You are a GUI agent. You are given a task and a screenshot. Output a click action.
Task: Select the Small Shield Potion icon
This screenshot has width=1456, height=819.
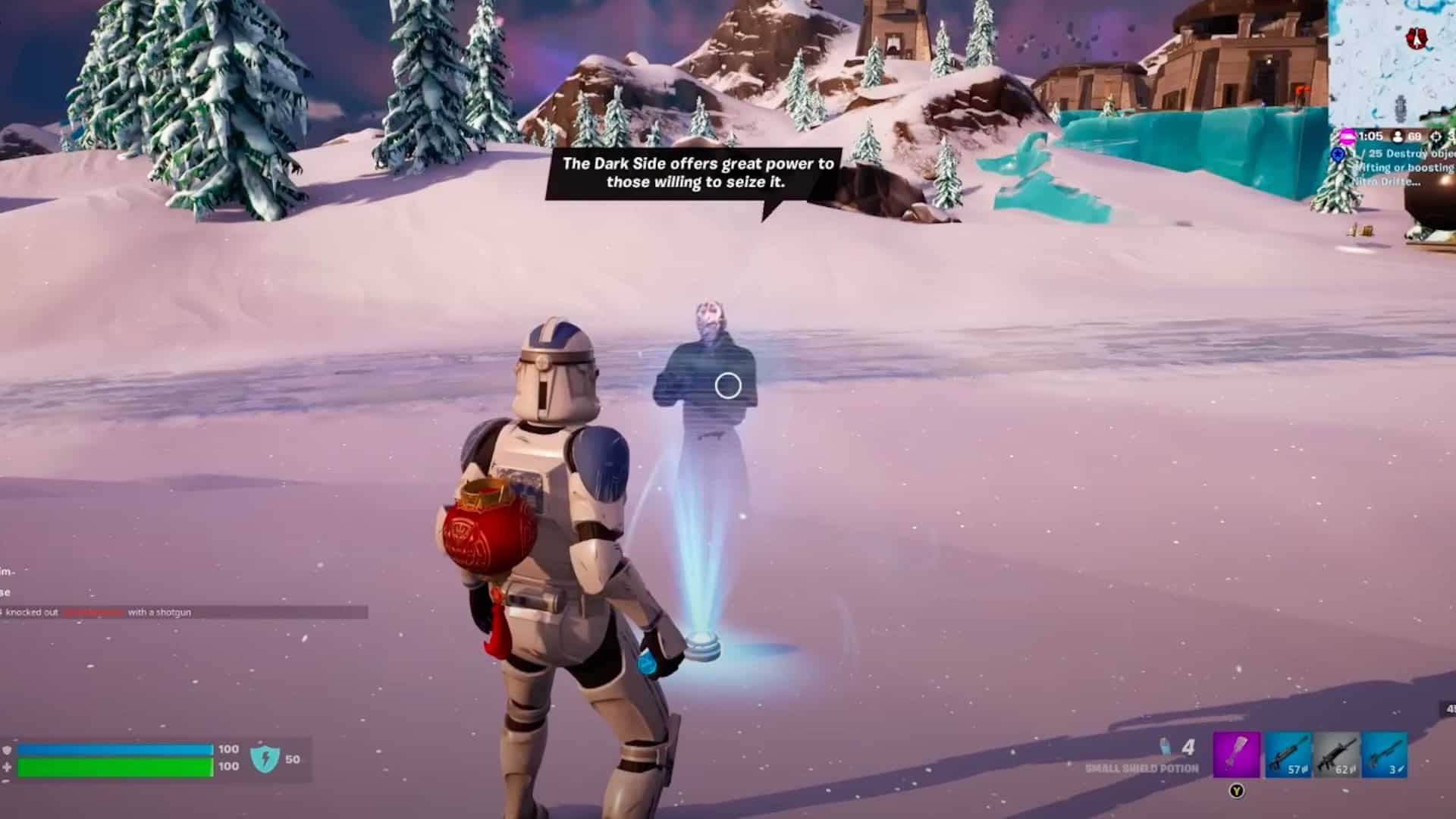(1164, 747)
